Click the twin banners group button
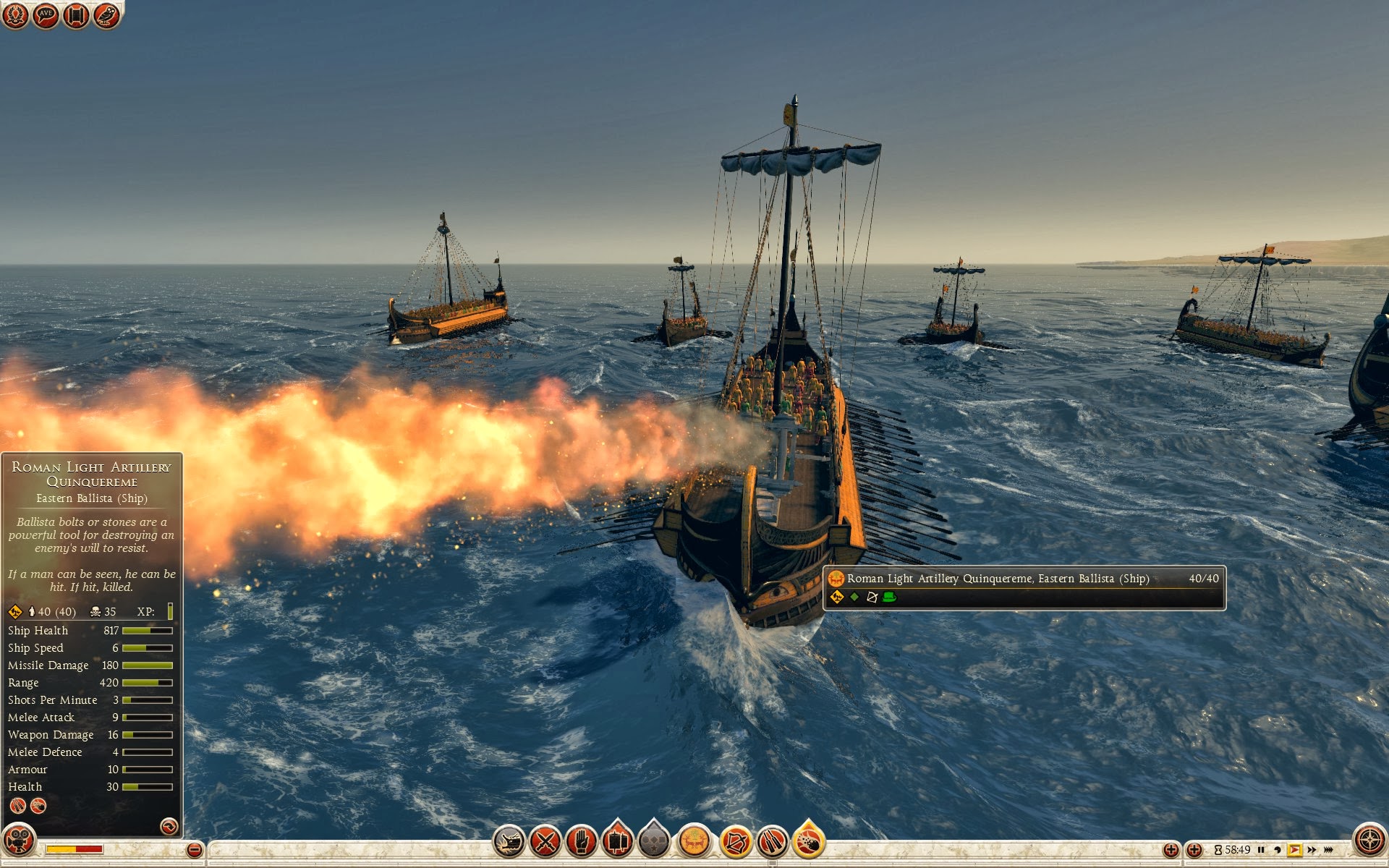The height and width of the screenshot is (868, 1389). point(617,841)
